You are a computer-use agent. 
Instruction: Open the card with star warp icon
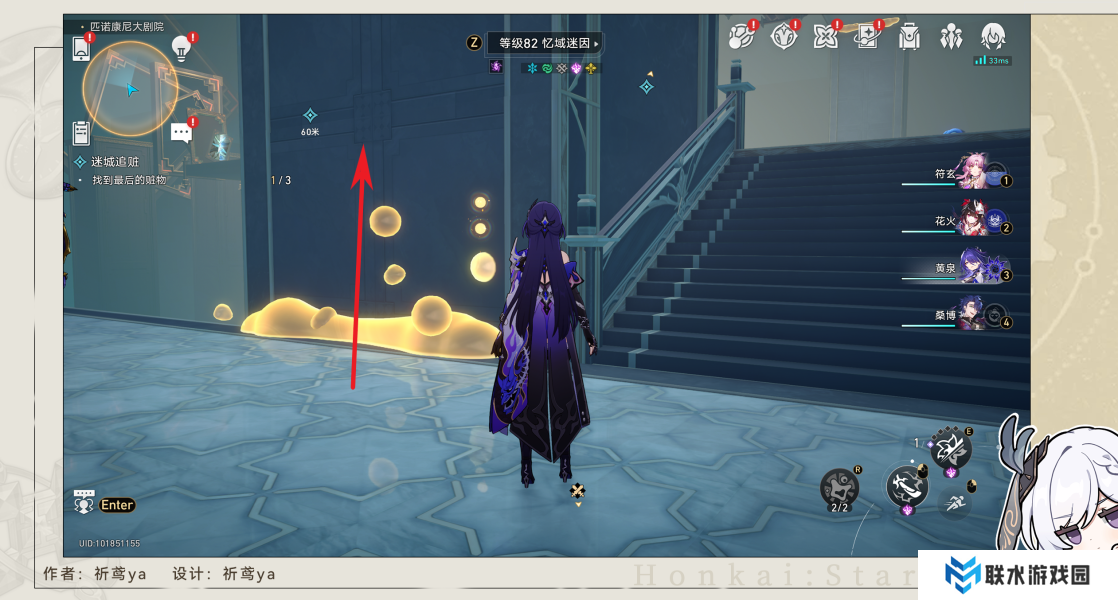867,38
